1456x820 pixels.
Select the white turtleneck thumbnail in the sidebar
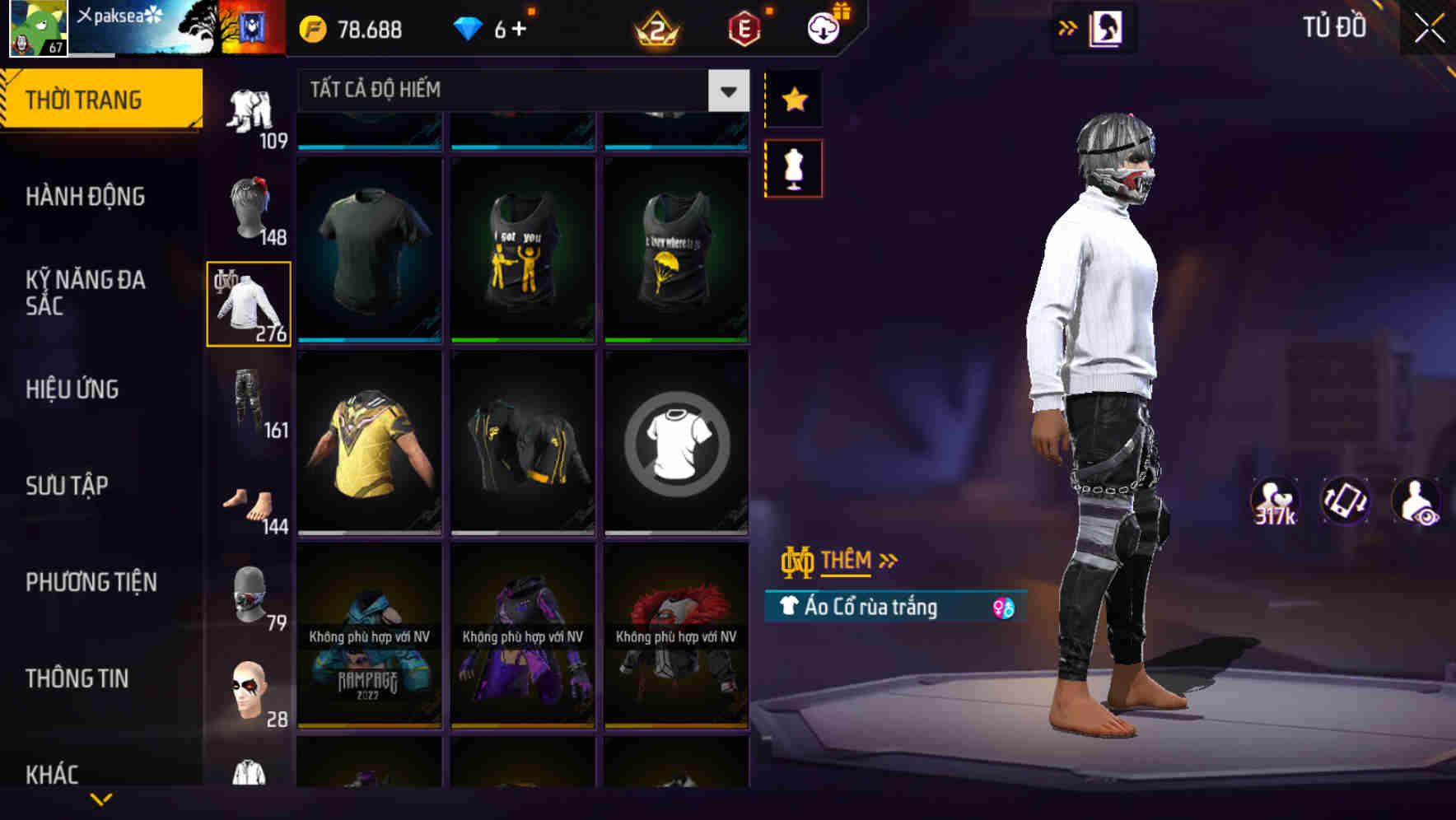pyautogui.click(x=248, y=303)
